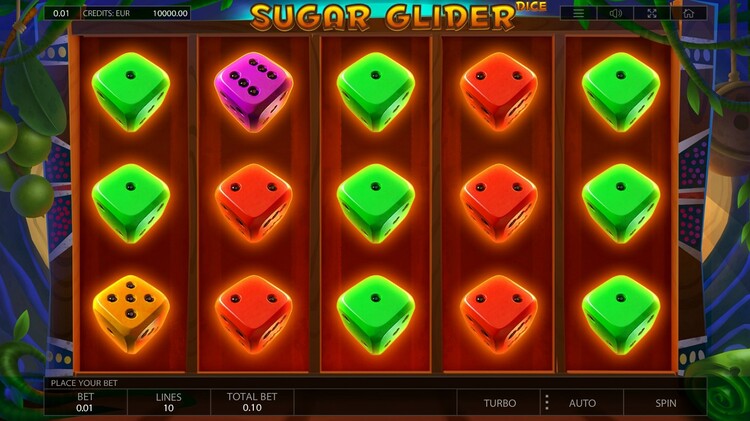Viewport: 750px width, 421px height.
Task: Open the three-dot auto options
Action: click(546, 403)
